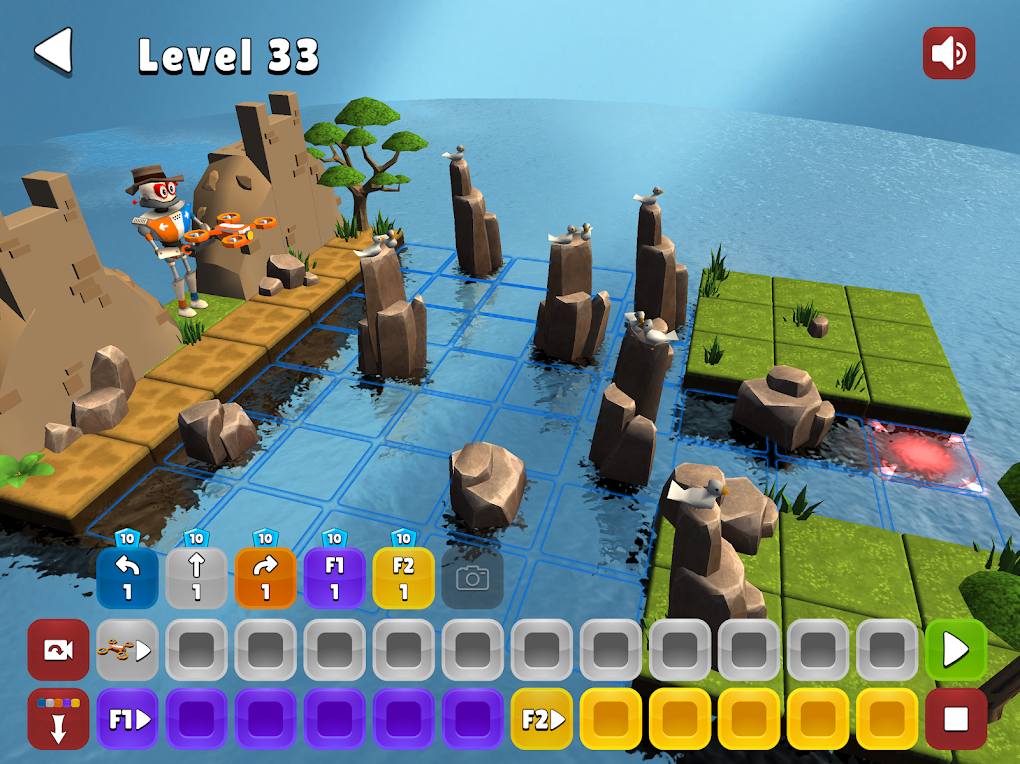Select the yellow F2 command block
Viewport: 1020px width, 764px height.
coord(403,578)
